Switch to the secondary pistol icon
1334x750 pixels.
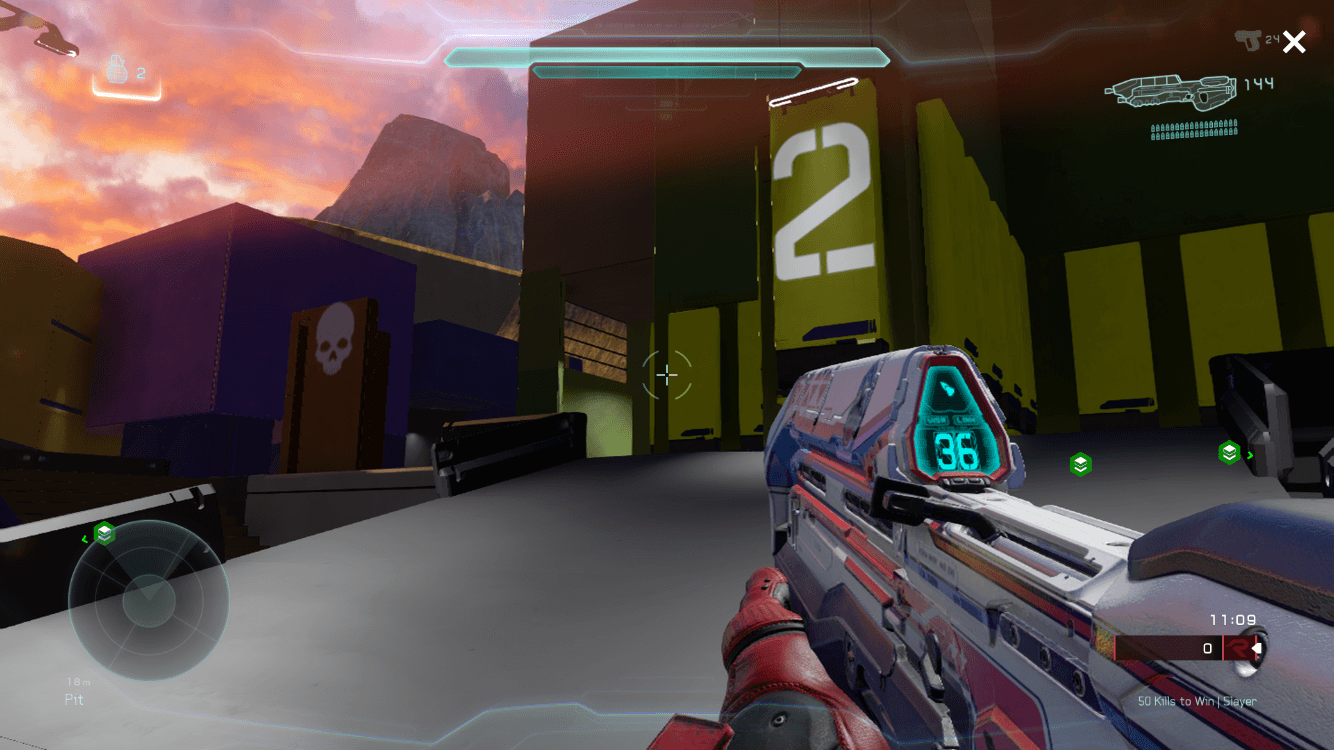(1247, 40)
